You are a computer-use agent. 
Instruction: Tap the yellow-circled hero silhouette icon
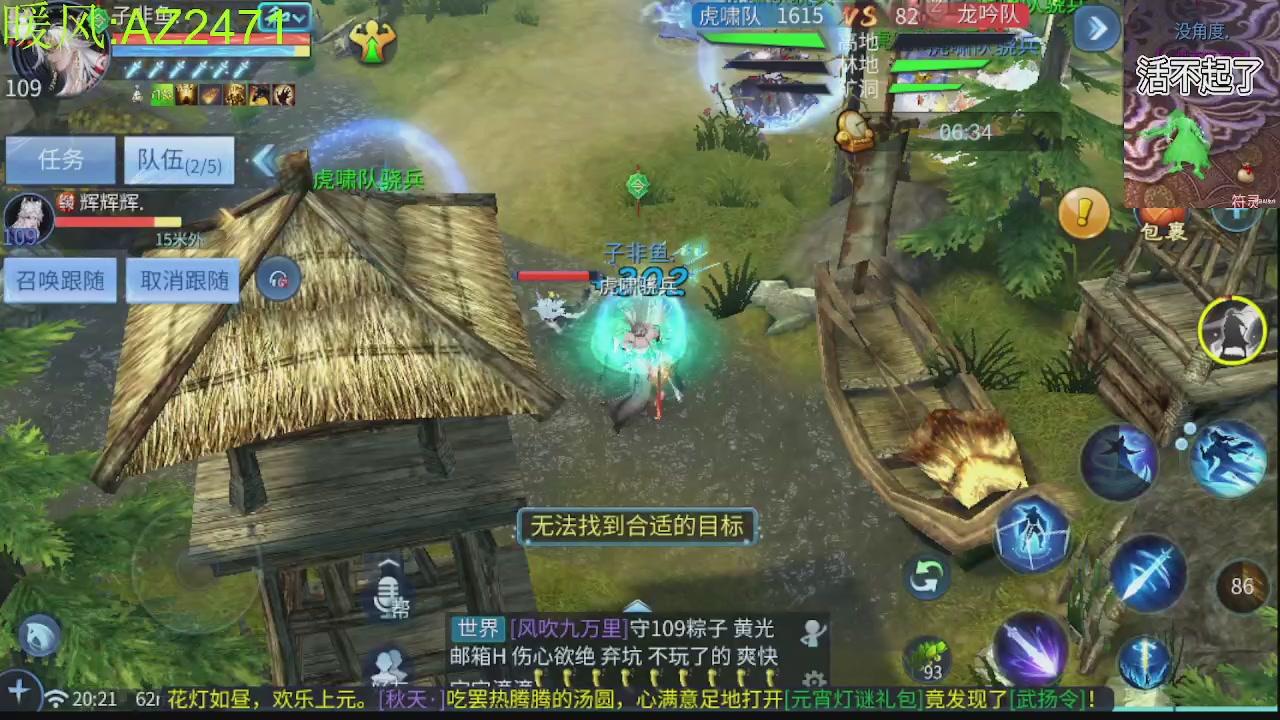click(x=1232, y=330)
